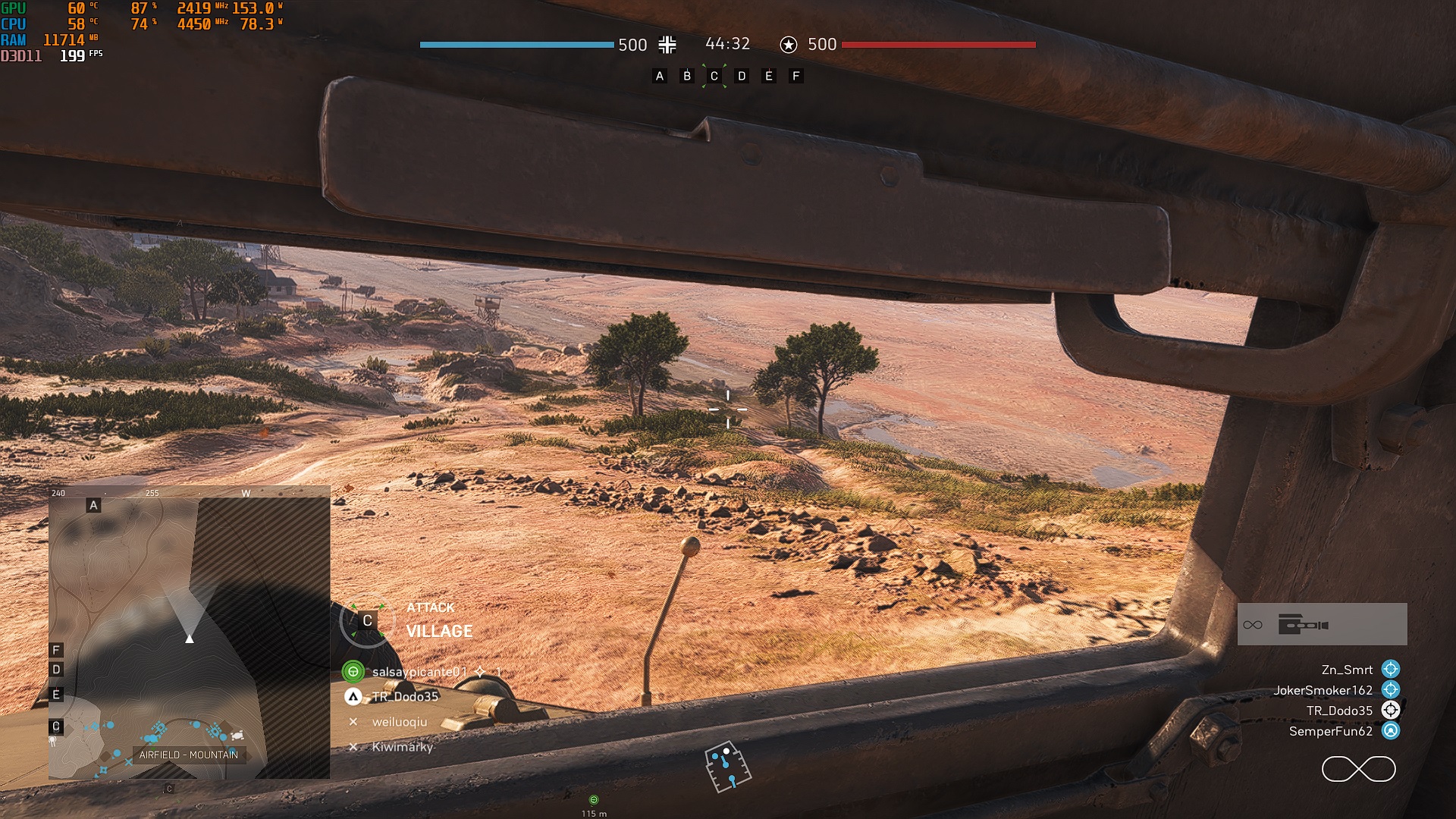Image resolution: width=1456 pixels, height=819 pixels.
Task: Choose squad member weiluoqiu
Action: pyautogui.click(x=399, y=722)
